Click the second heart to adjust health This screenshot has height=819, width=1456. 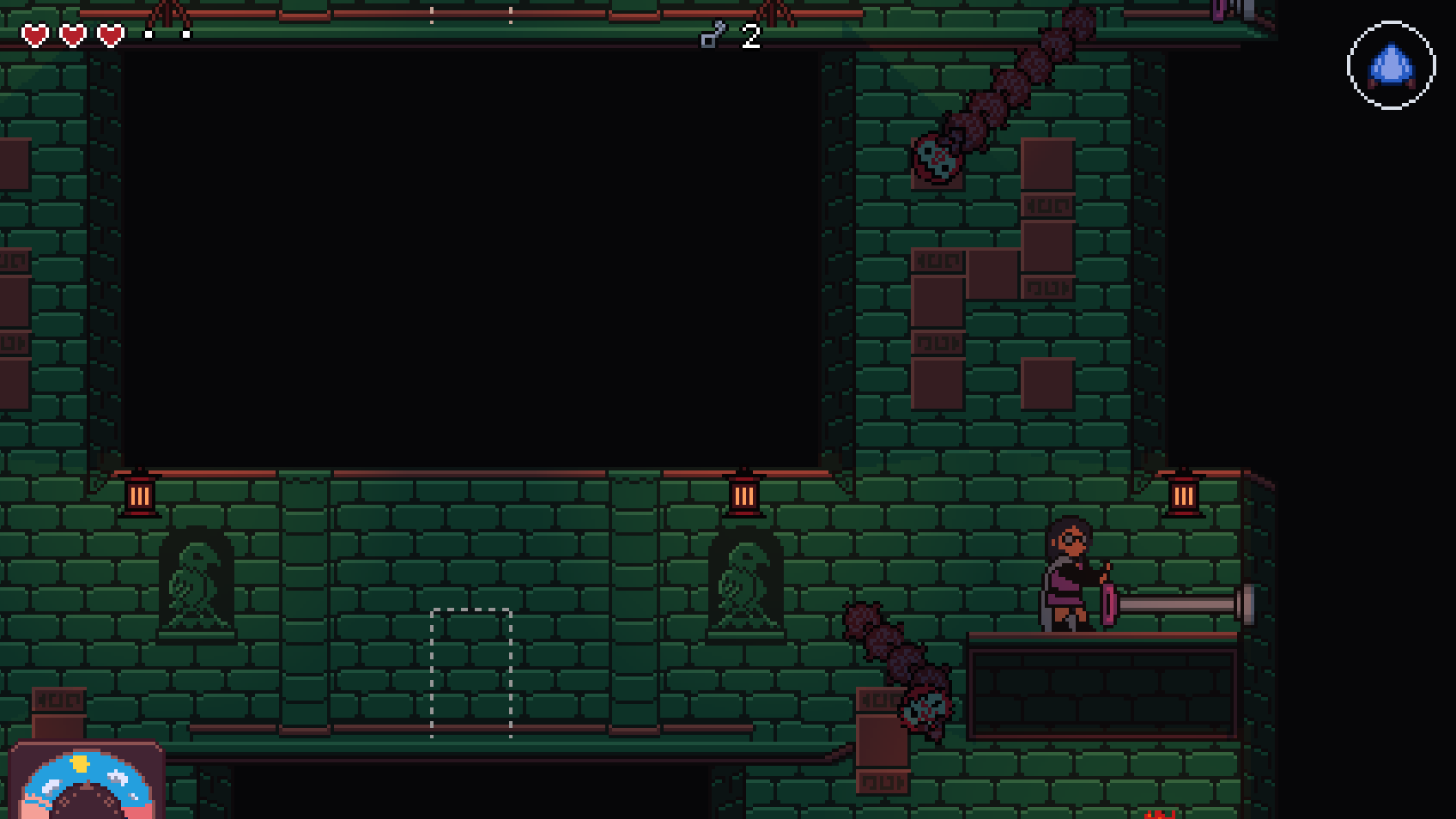pos(71,36)
